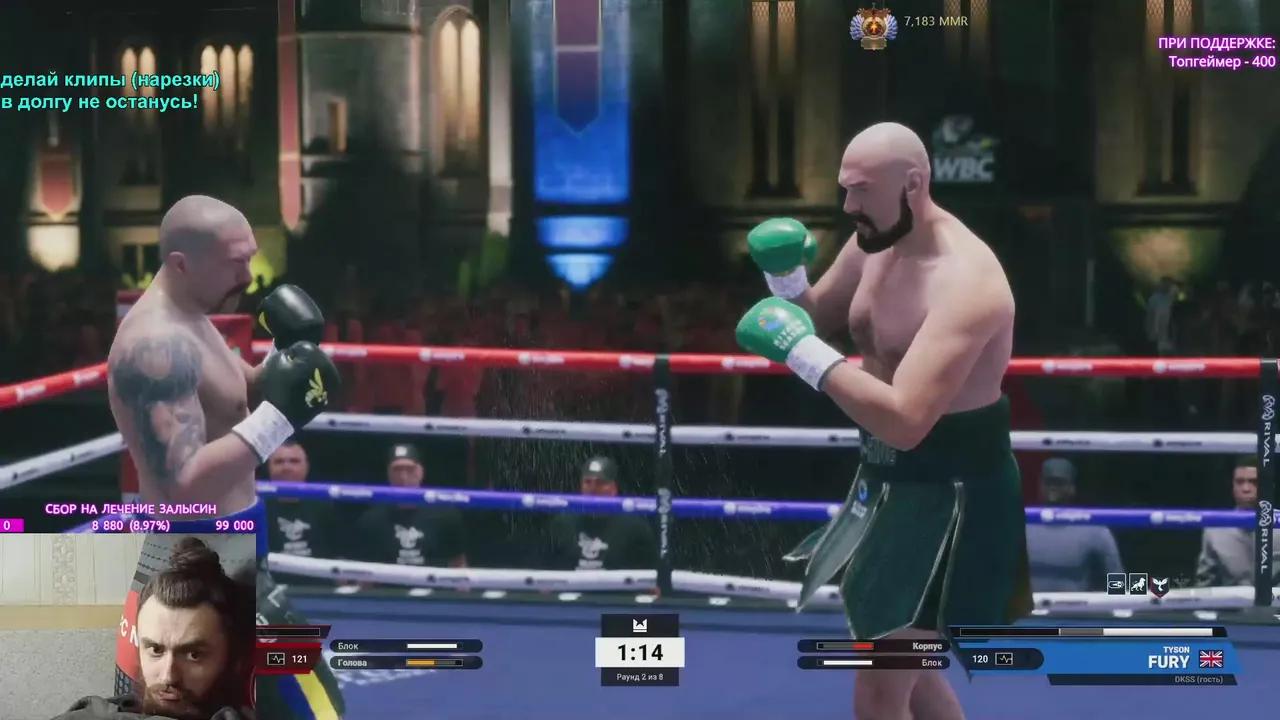1280x720 pixels.
Task: Click the yellow Голова damage meter
Action: pos(430,662)
